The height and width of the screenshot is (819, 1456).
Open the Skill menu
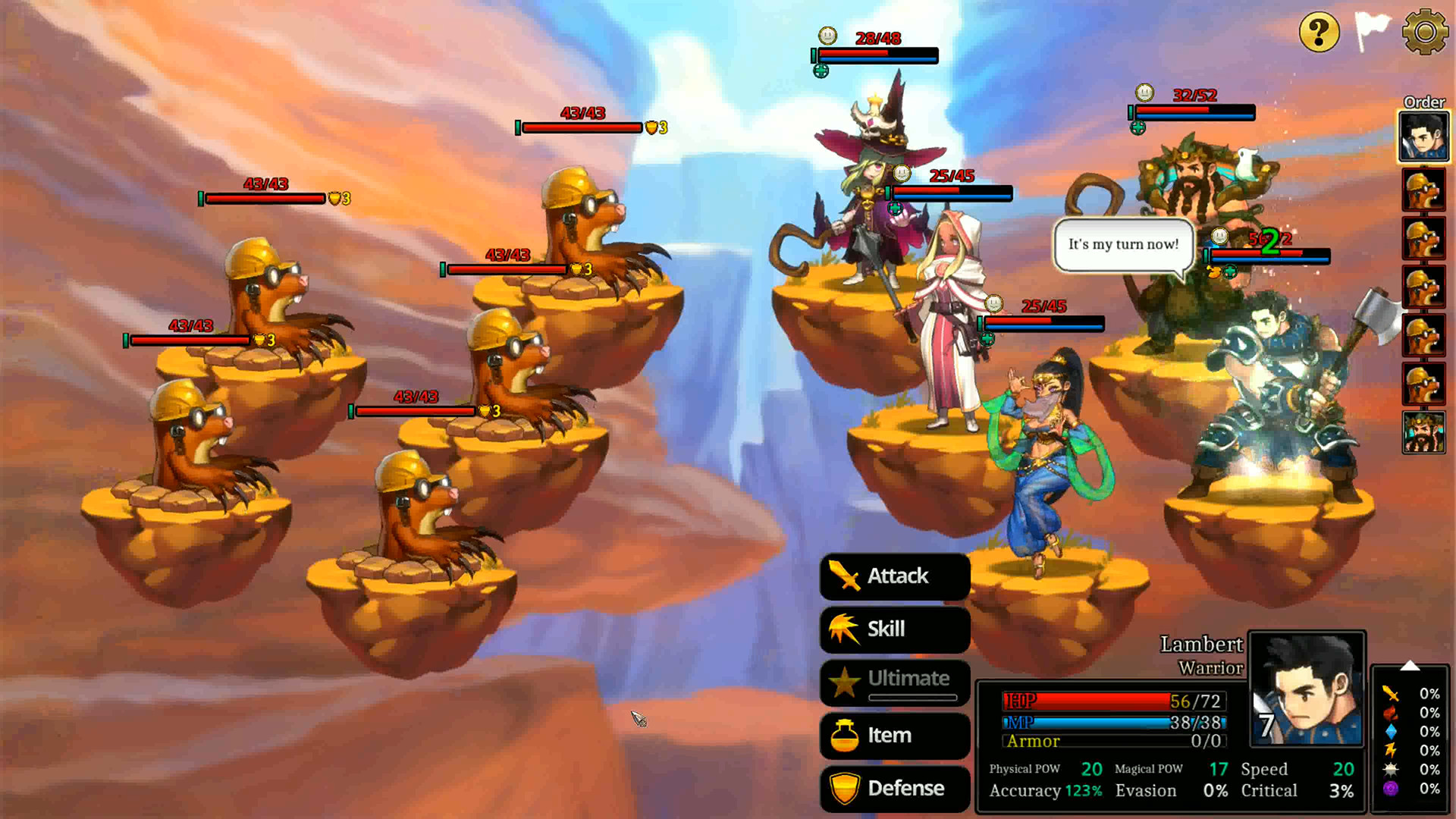895,629
